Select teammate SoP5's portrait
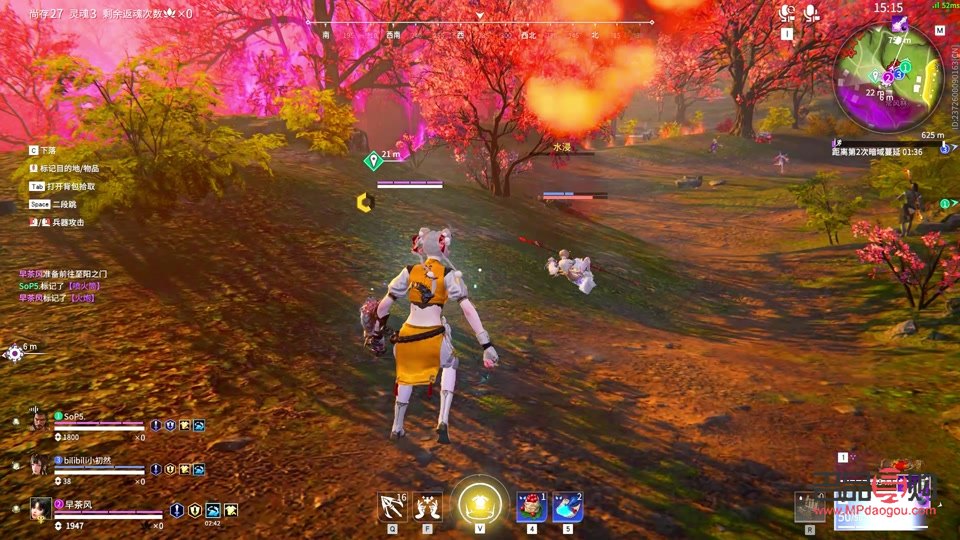 pyautogui.click(x=38, y=421)
